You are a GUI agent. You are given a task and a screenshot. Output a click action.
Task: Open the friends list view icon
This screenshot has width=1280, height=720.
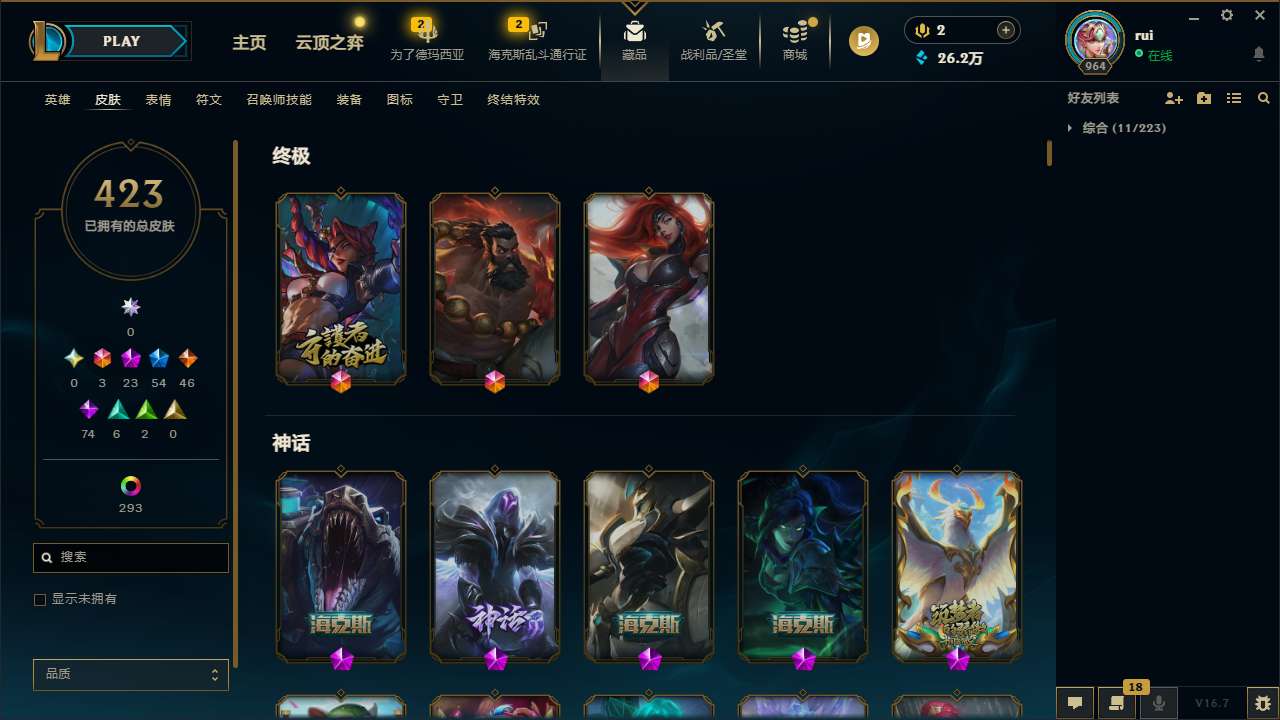click(1234, 98)
